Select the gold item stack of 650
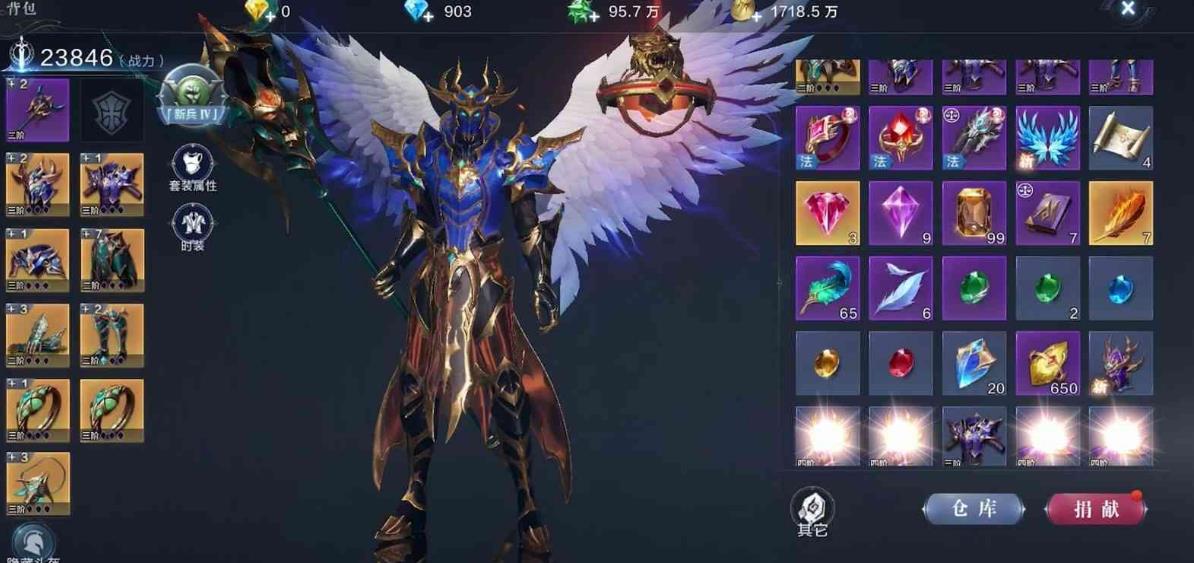The image size is (1194, 563). [1047, 363]
